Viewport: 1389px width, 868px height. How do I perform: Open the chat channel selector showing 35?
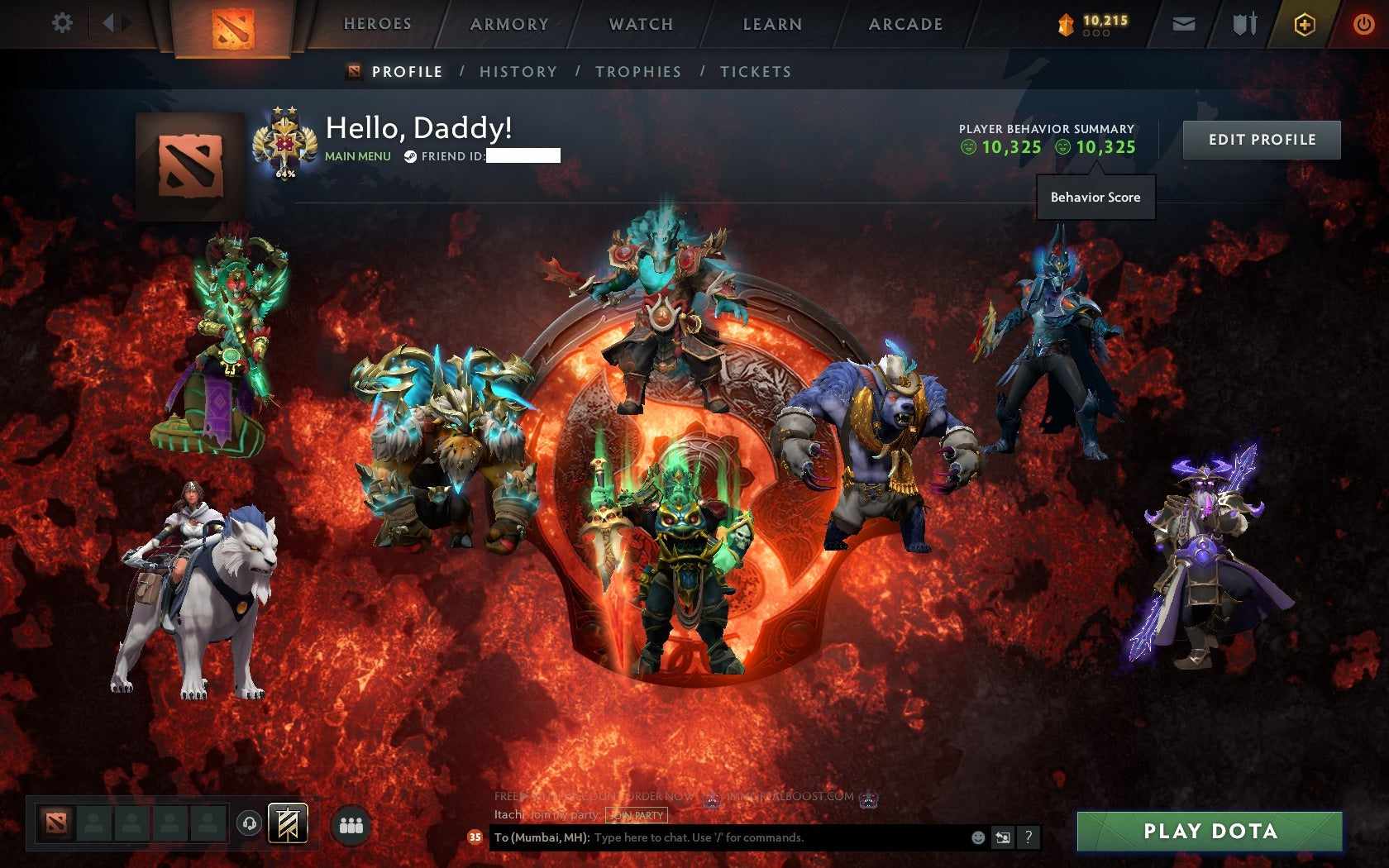click(x=475, y=837)
